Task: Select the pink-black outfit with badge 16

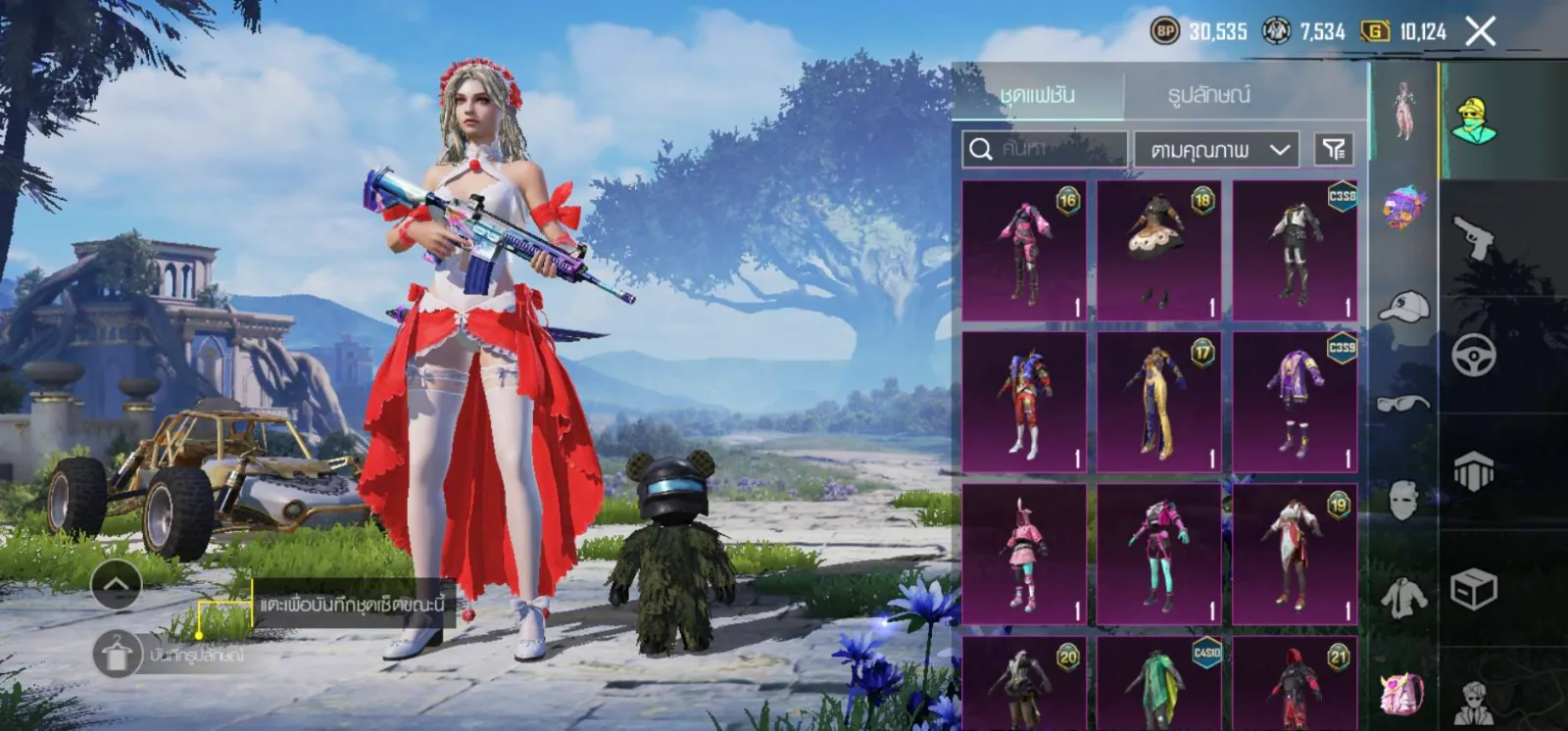Action: [1024, 251]
